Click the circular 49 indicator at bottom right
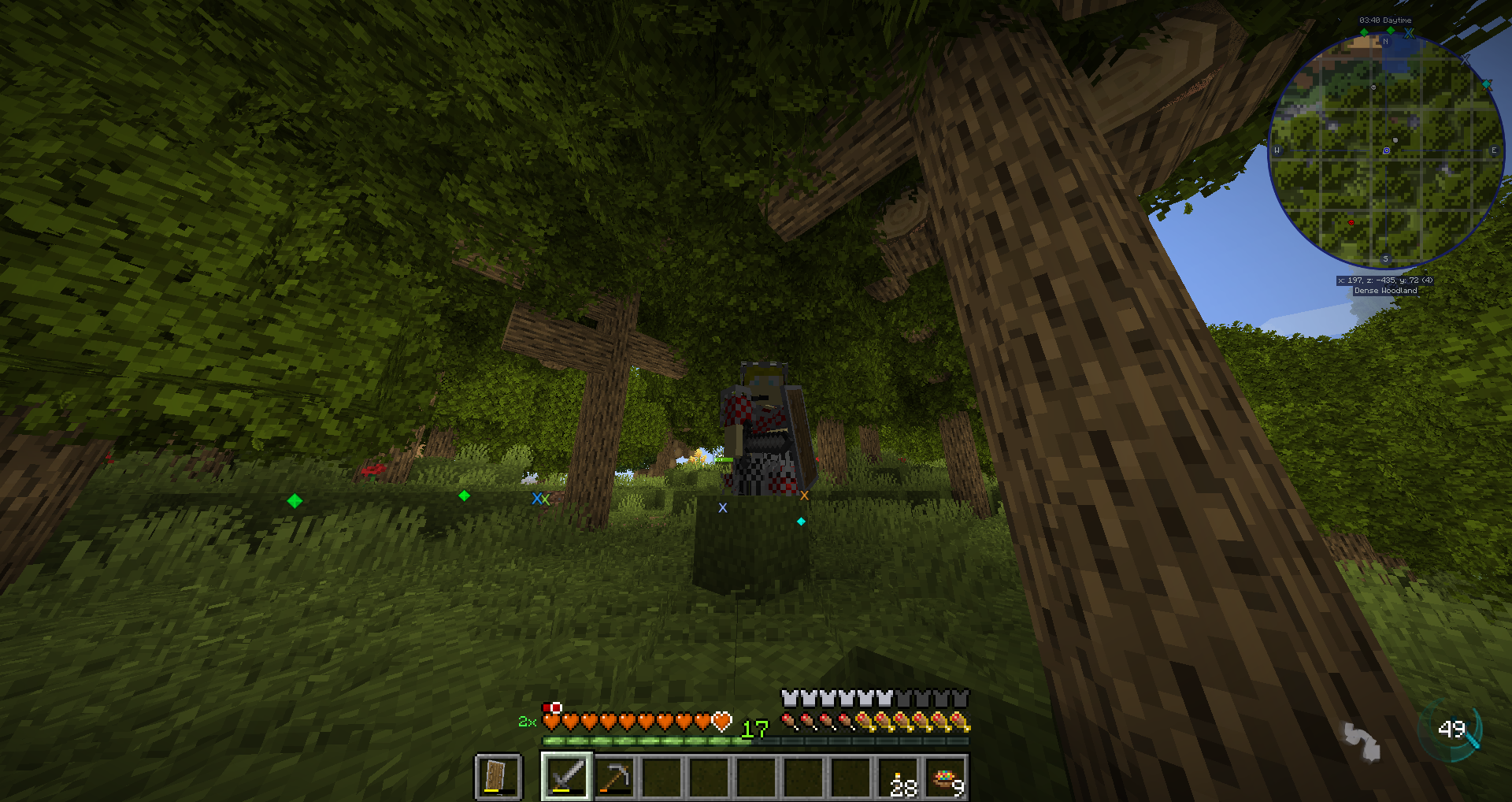 tap(1453, 730)
